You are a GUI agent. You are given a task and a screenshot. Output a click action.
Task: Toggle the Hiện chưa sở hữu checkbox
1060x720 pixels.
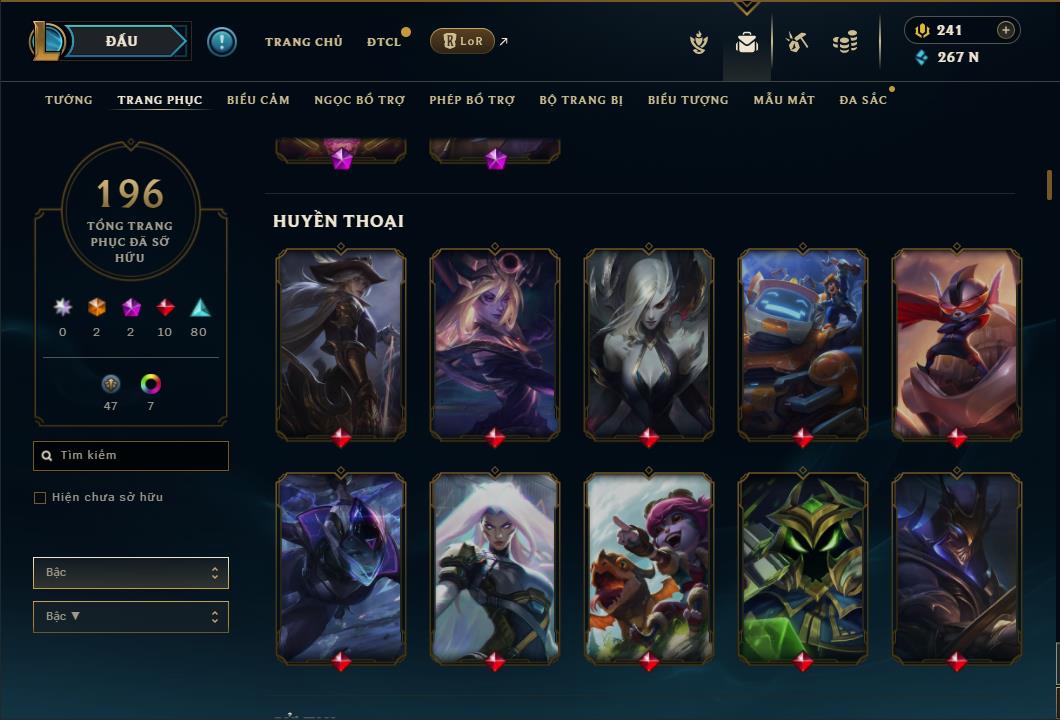[x=40, y=498]
